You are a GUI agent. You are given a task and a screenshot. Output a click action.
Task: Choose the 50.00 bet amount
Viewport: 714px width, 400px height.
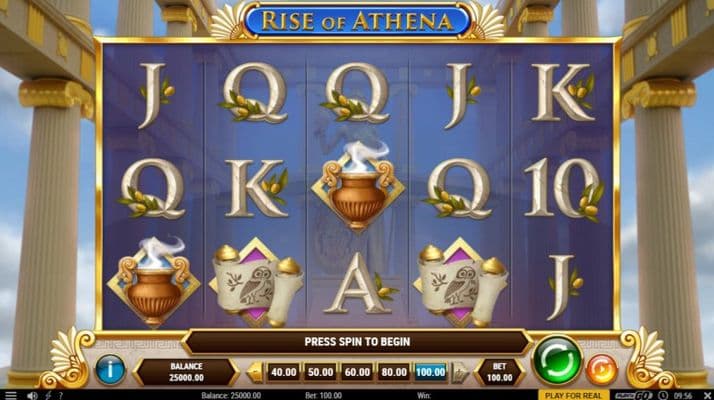pyautogui.click(x=321, y=372)
